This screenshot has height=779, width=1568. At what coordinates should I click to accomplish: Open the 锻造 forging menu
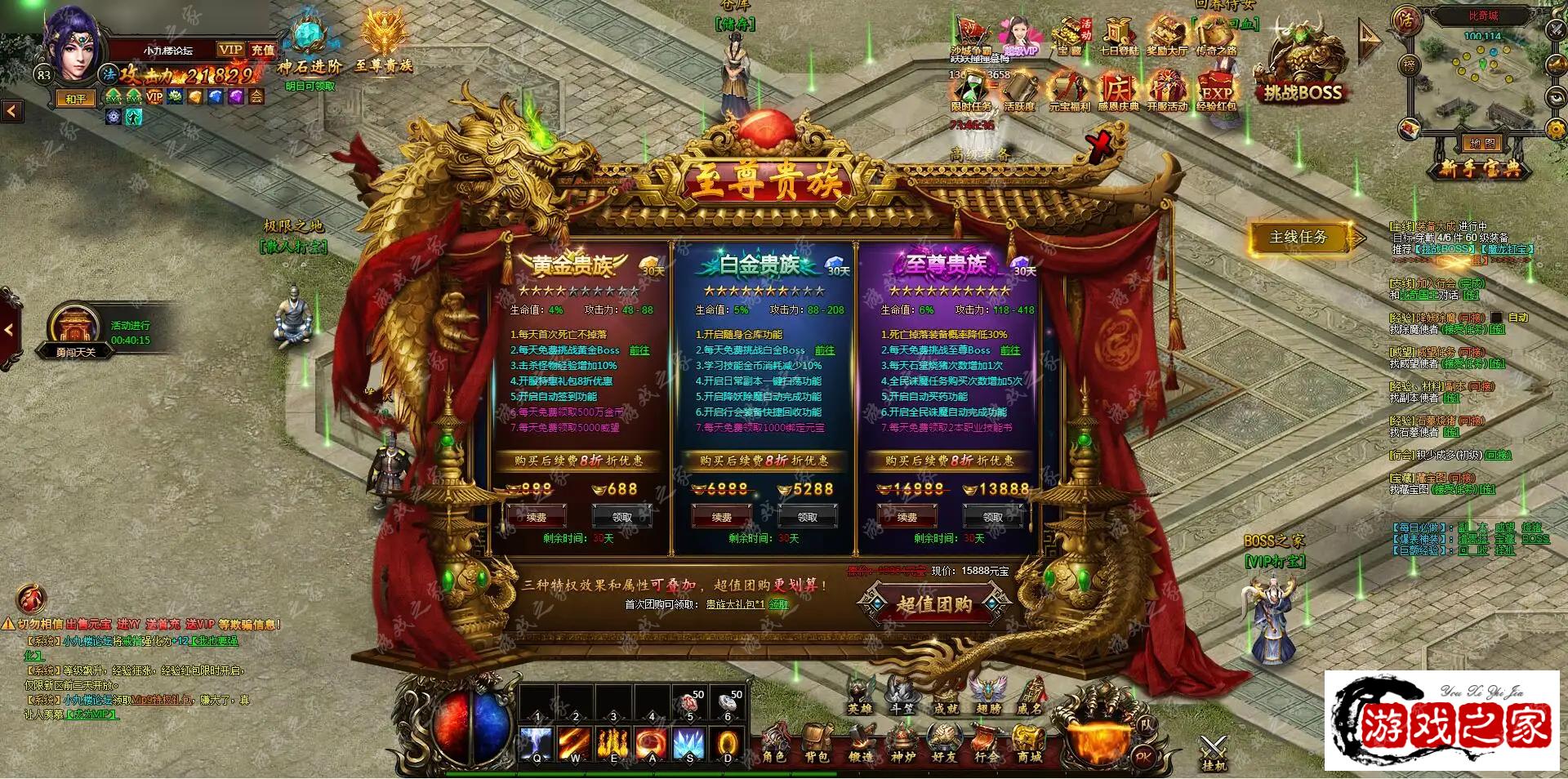[860, 745]
